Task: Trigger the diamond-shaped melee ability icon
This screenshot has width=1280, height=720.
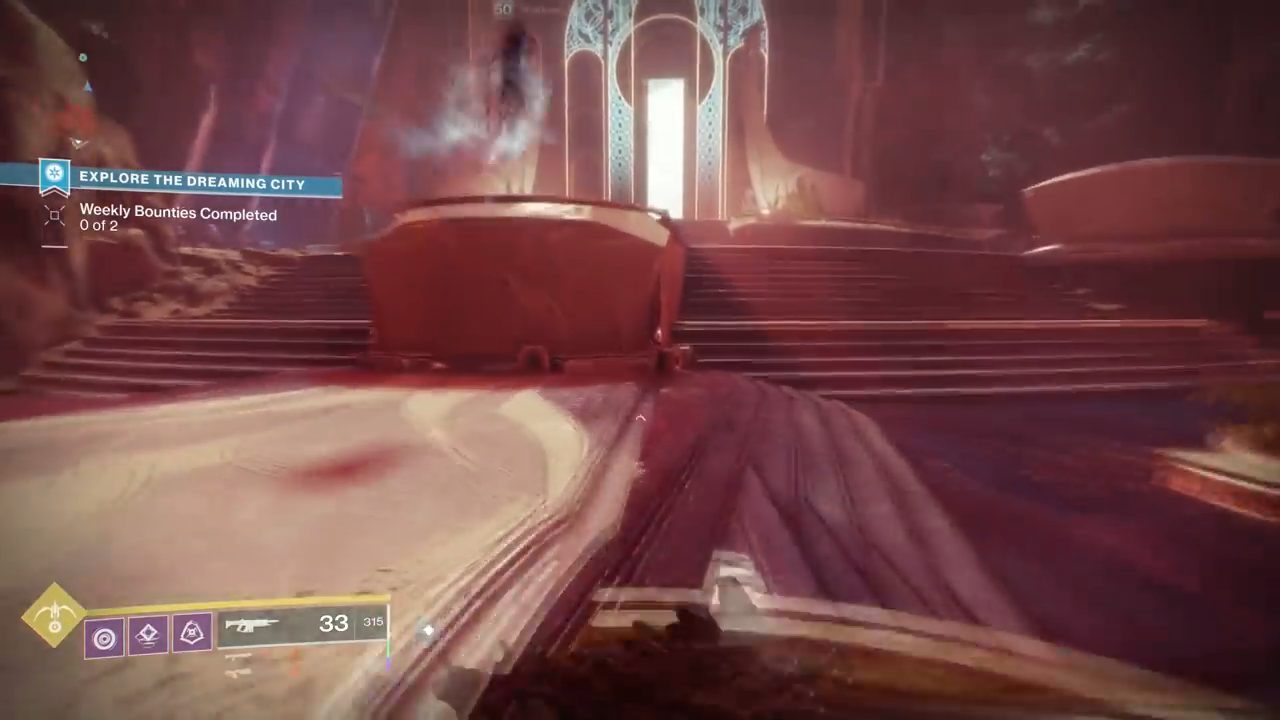Action: click(x=147, y=634)
